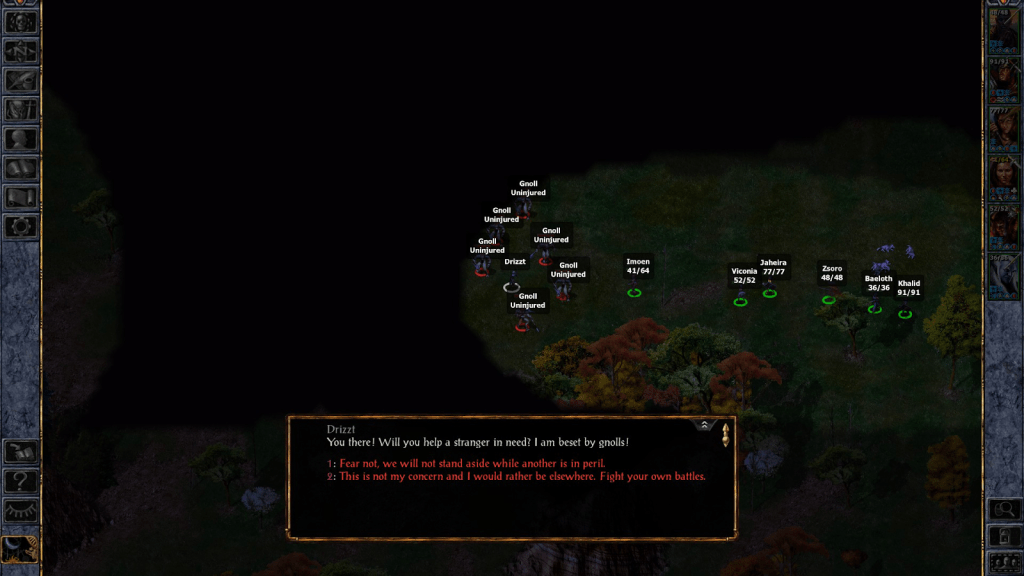Rest the party using the closed eye button
This screenshot has height=576, width=1024.
[21, 511]
